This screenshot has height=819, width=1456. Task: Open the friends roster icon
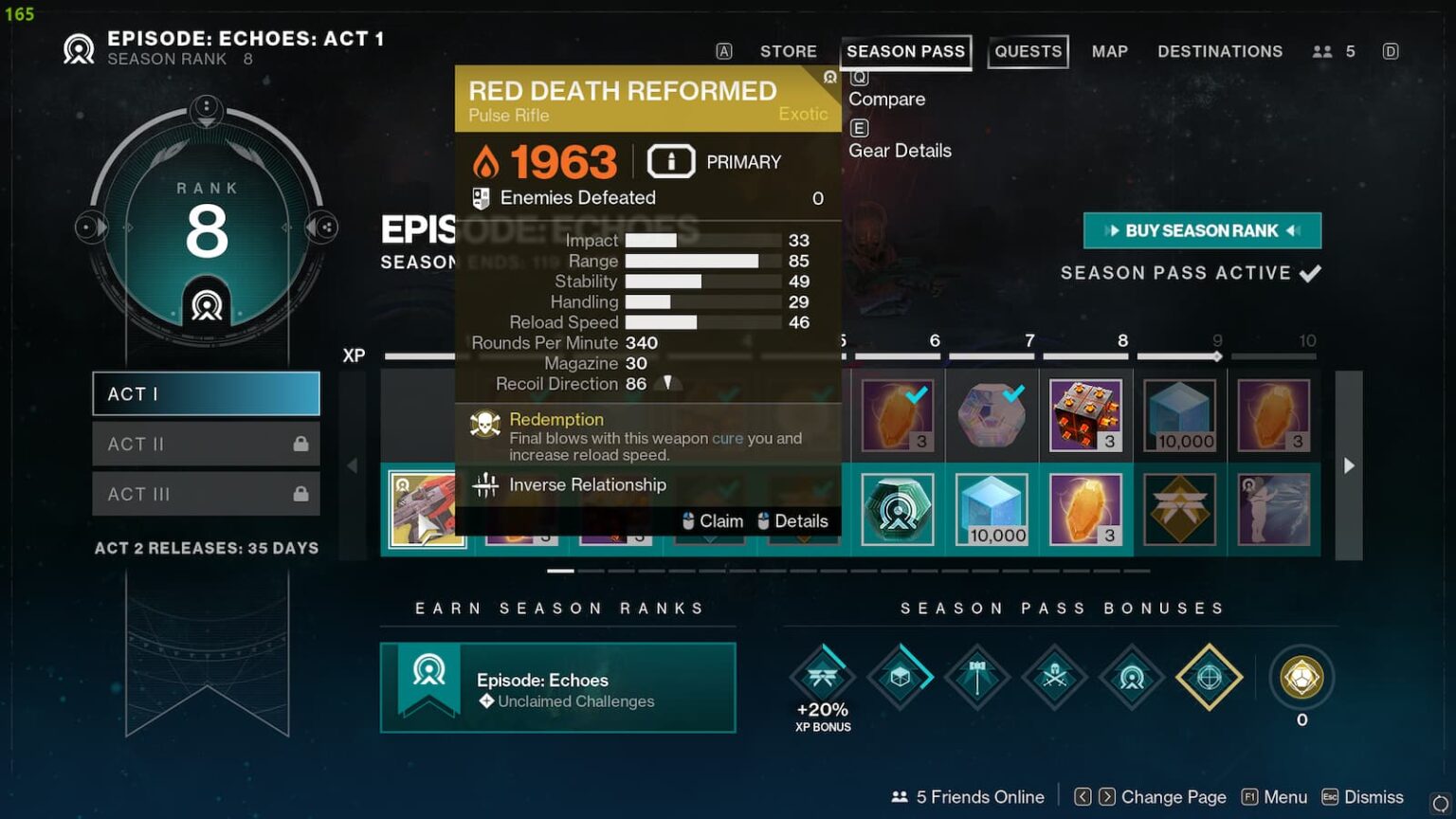tap(1322, 51)
